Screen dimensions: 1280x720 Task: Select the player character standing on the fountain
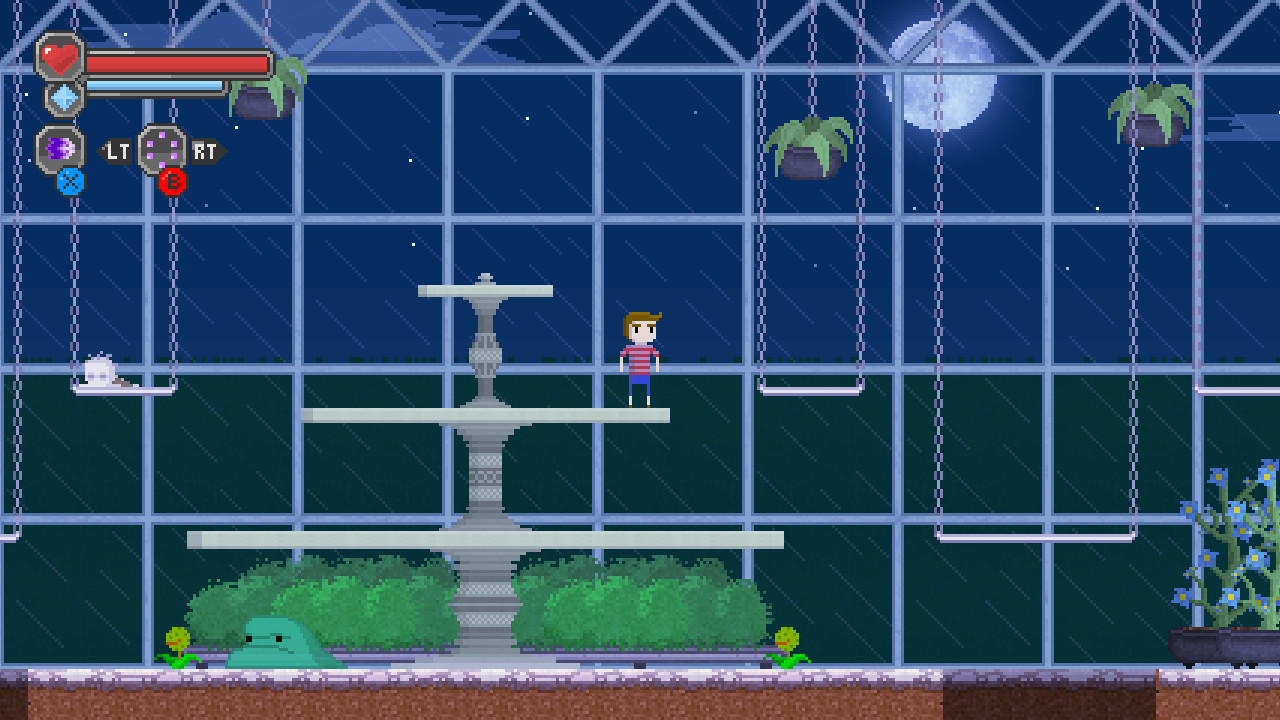pos(641,355)
